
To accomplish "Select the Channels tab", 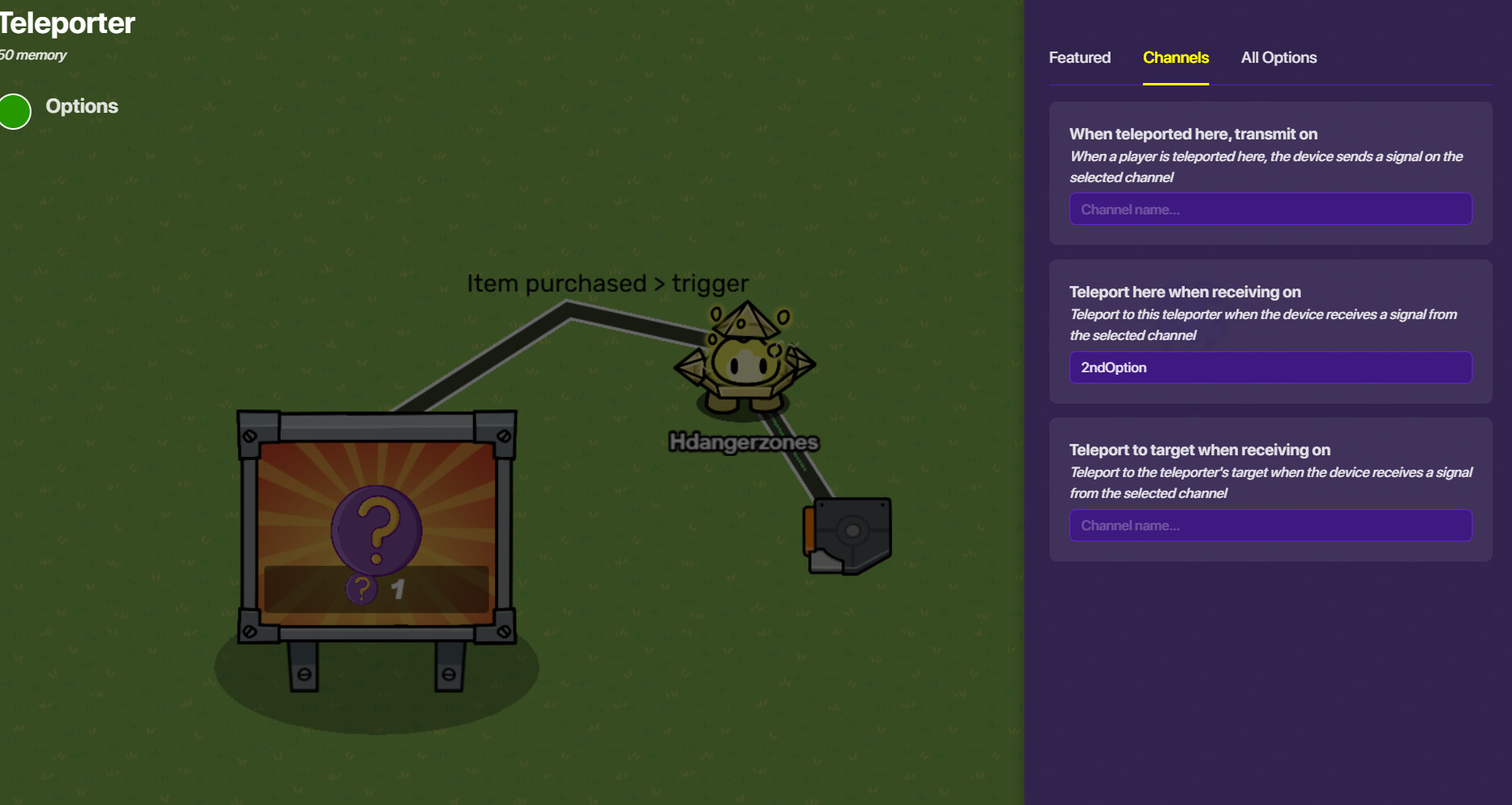I will [x=1175, y=58].
